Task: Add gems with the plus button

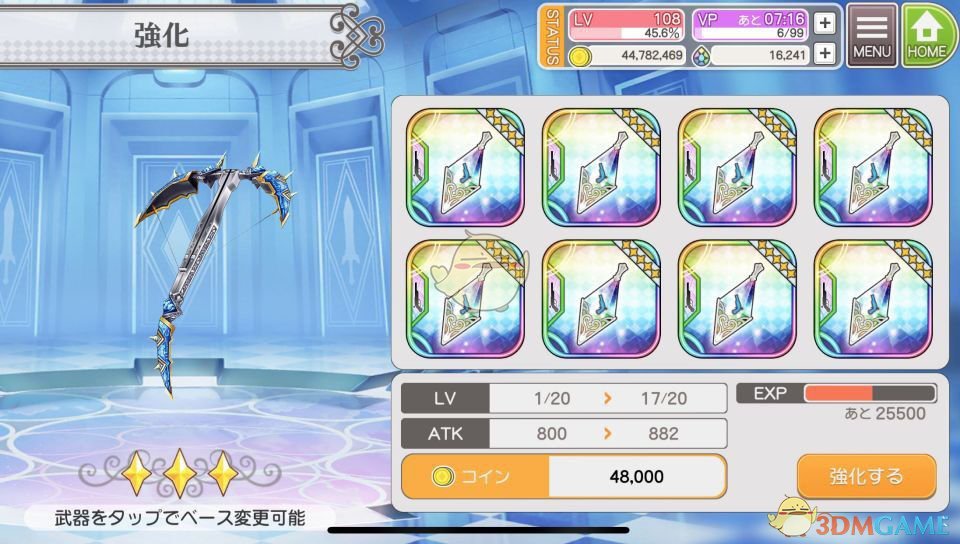Action: coord(825,54)
